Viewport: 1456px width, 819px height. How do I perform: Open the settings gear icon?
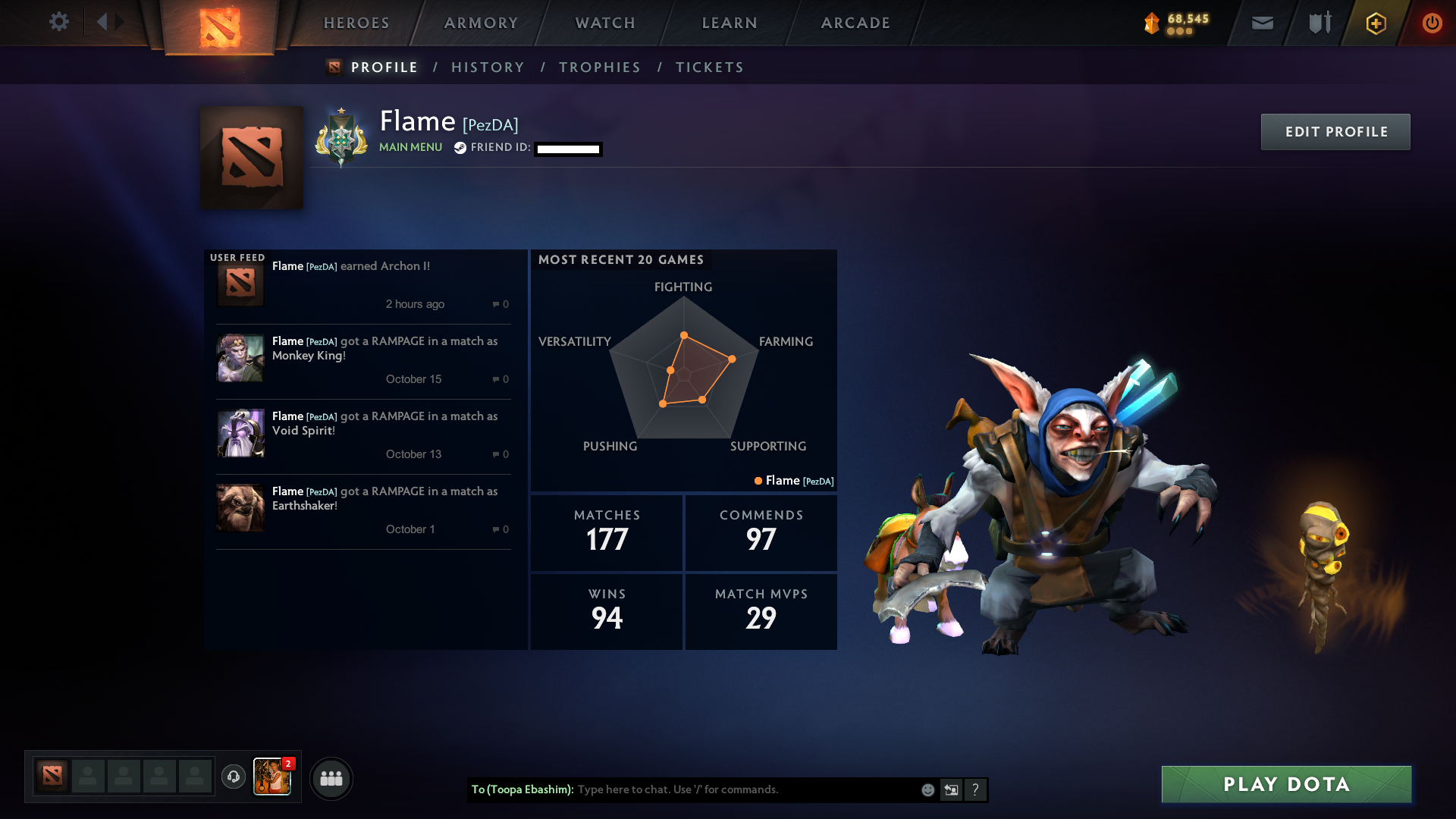click(59, 22)
